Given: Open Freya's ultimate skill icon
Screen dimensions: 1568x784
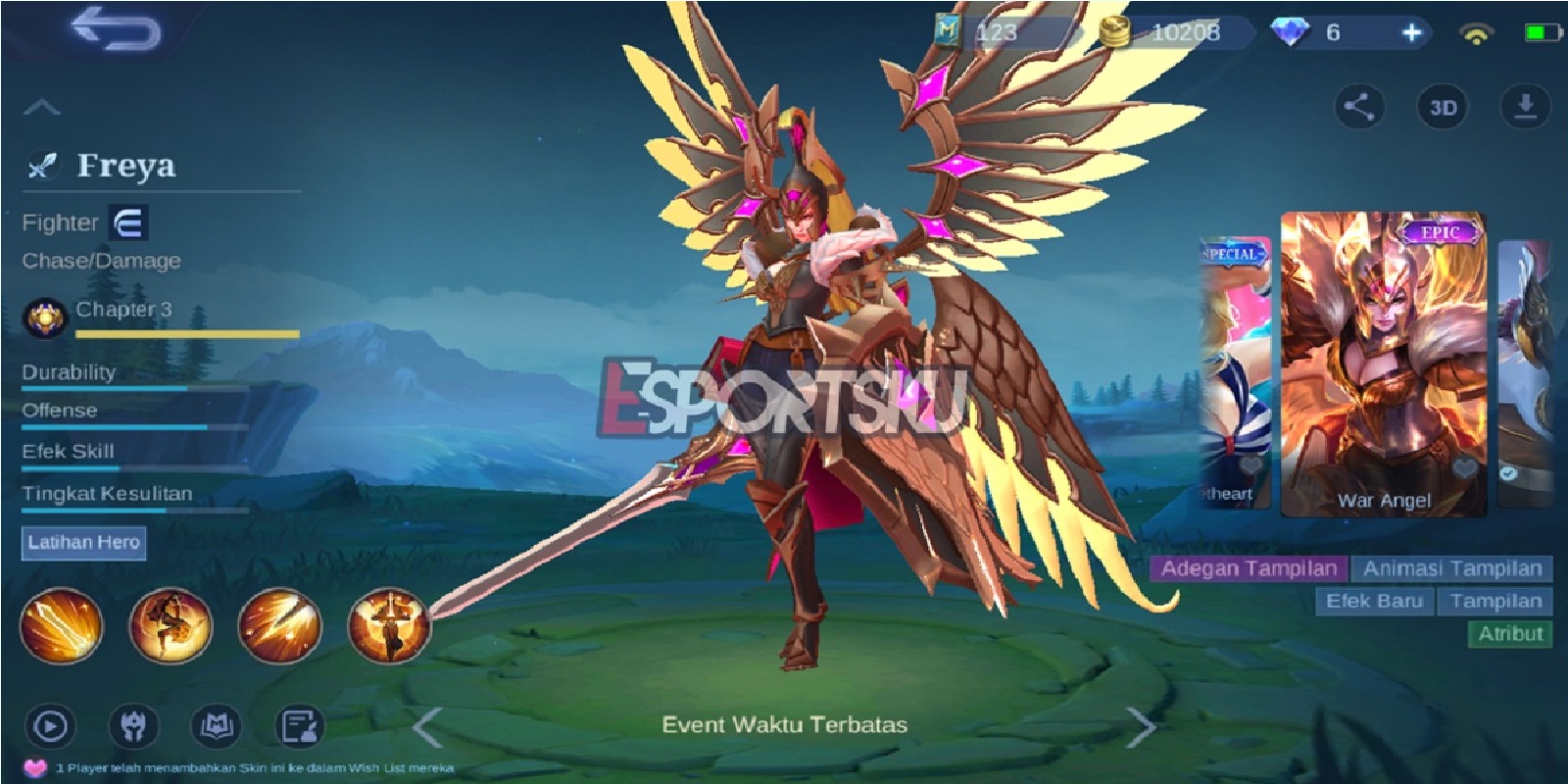Looking at the screenshot, I should [x=390, y=625].
